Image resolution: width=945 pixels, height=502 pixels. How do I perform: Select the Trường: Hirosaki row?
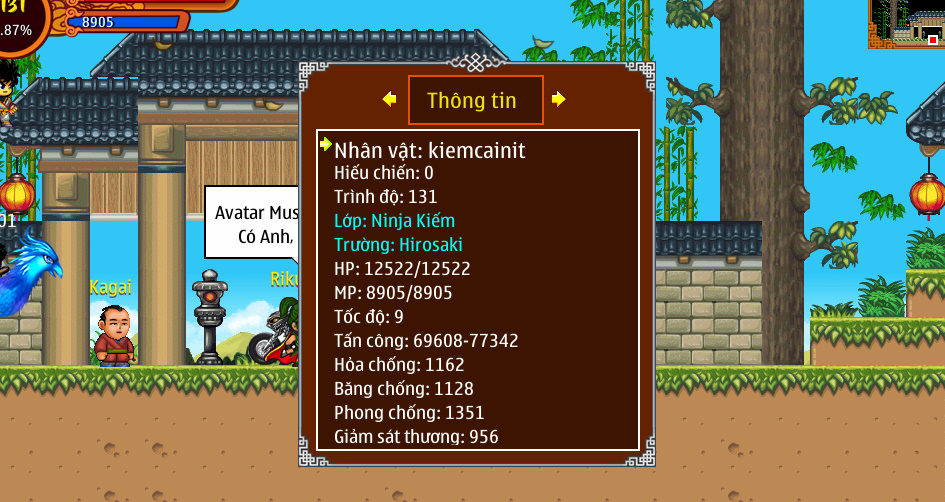398,245
